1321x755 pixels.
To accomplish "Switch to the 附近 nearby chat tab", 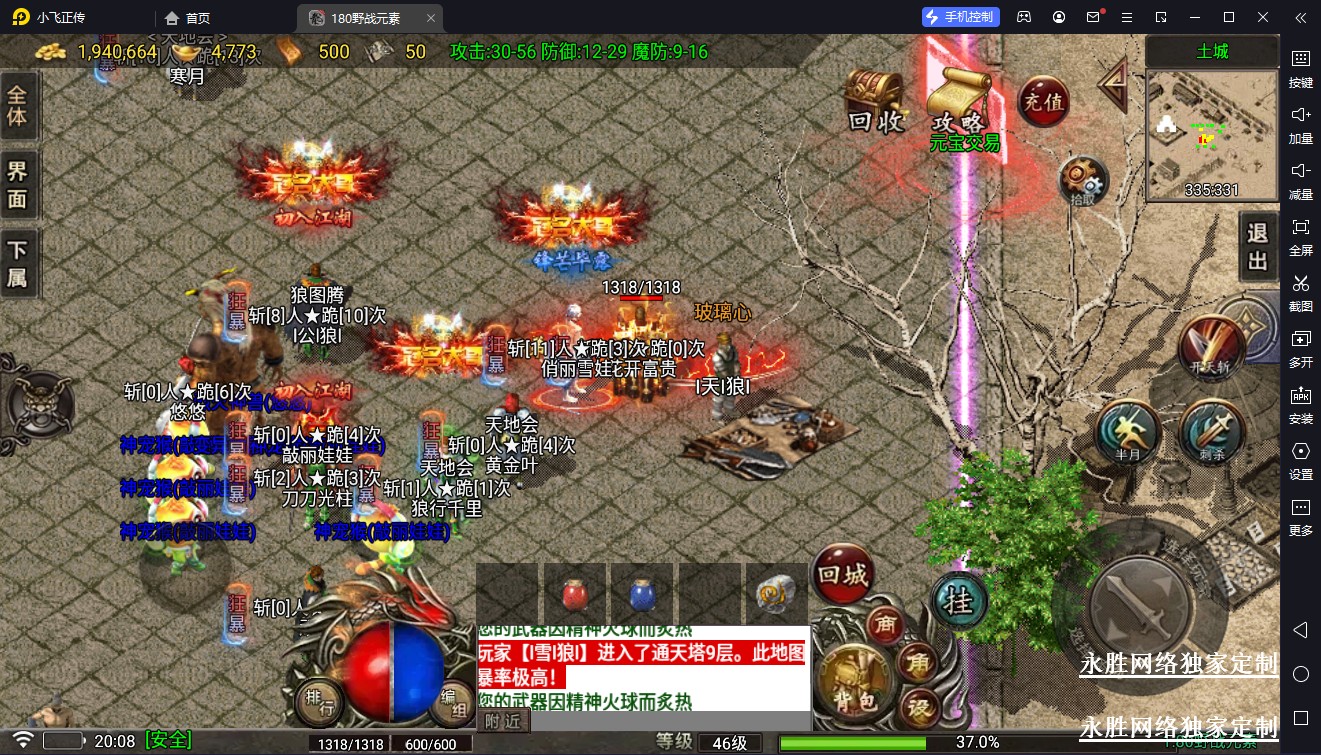I will click(x=503, y=720).
